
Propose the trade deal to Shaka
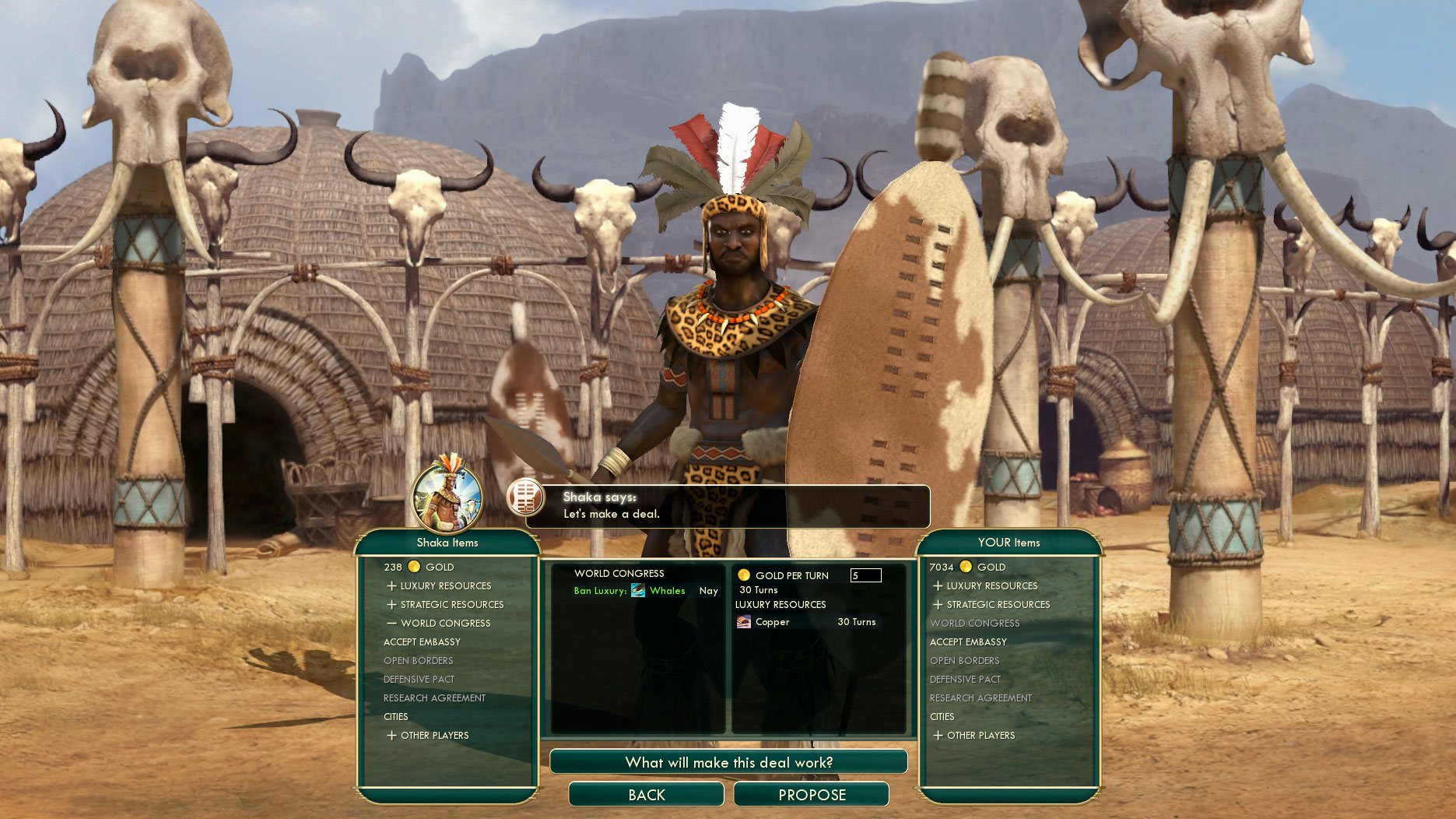pos(811,795)
